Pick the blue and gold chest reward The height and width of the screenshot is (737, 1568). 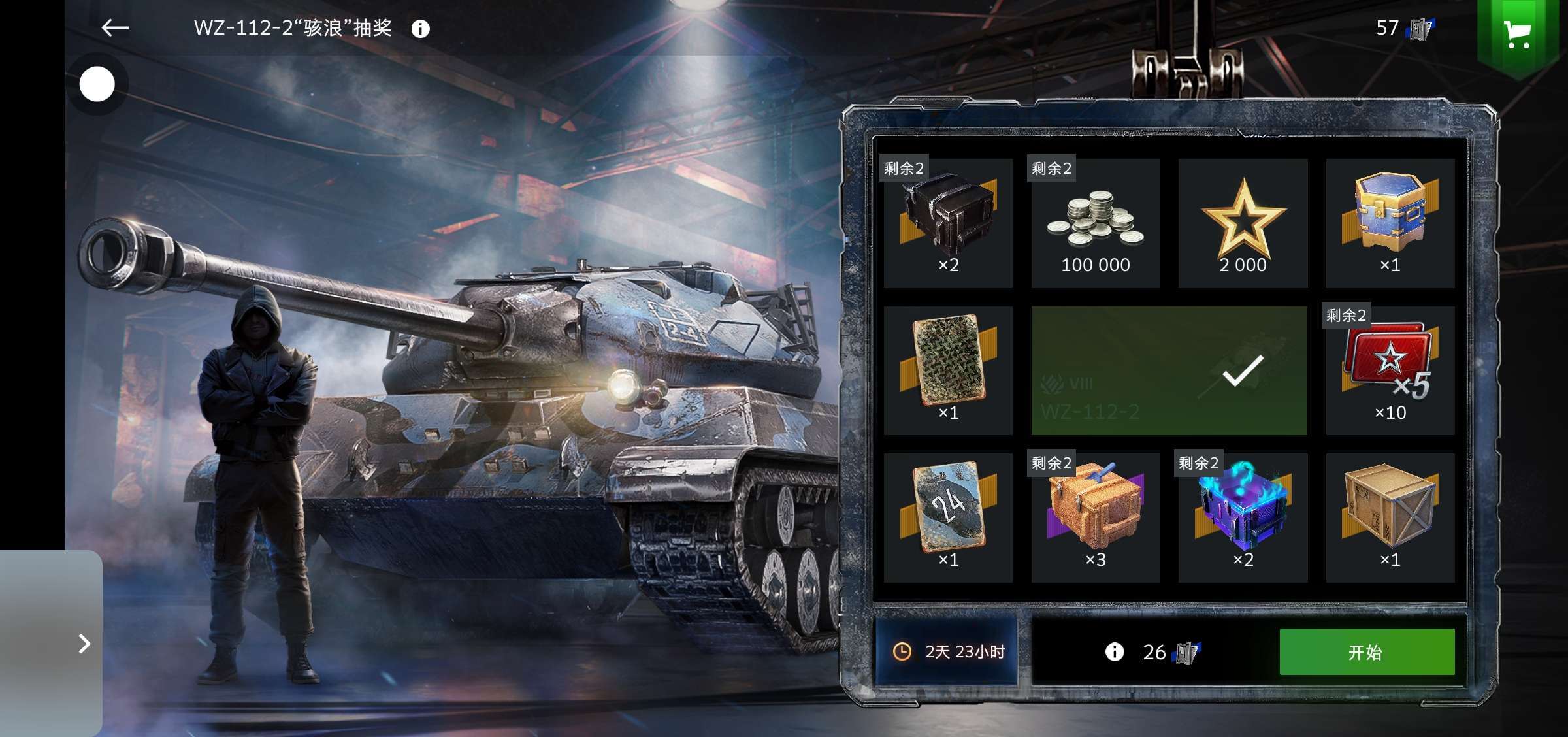click(x=1390, y=223)
